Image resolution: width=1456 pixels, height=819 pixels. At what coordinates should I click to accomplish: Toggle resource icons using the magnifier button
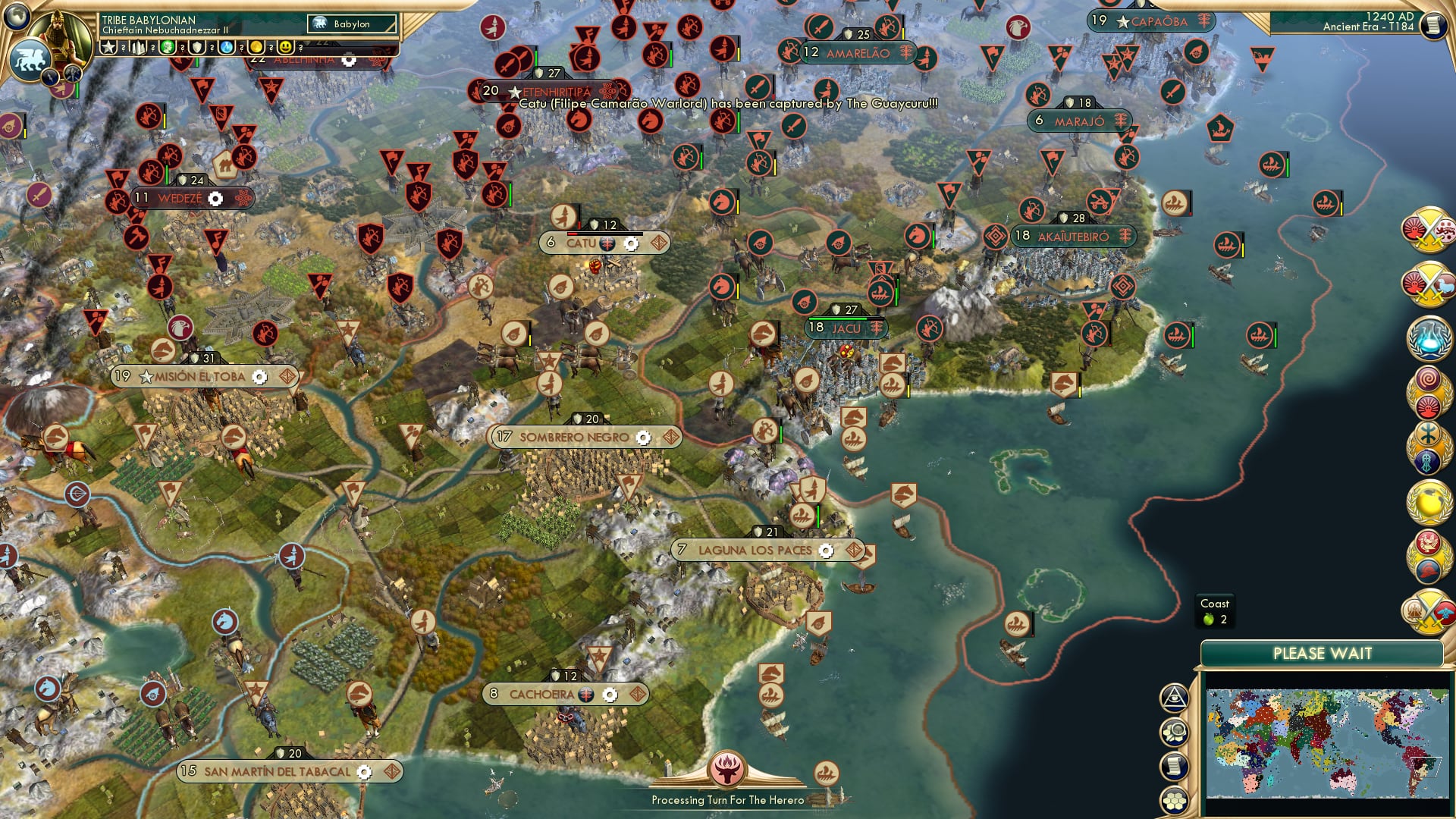1174,733
